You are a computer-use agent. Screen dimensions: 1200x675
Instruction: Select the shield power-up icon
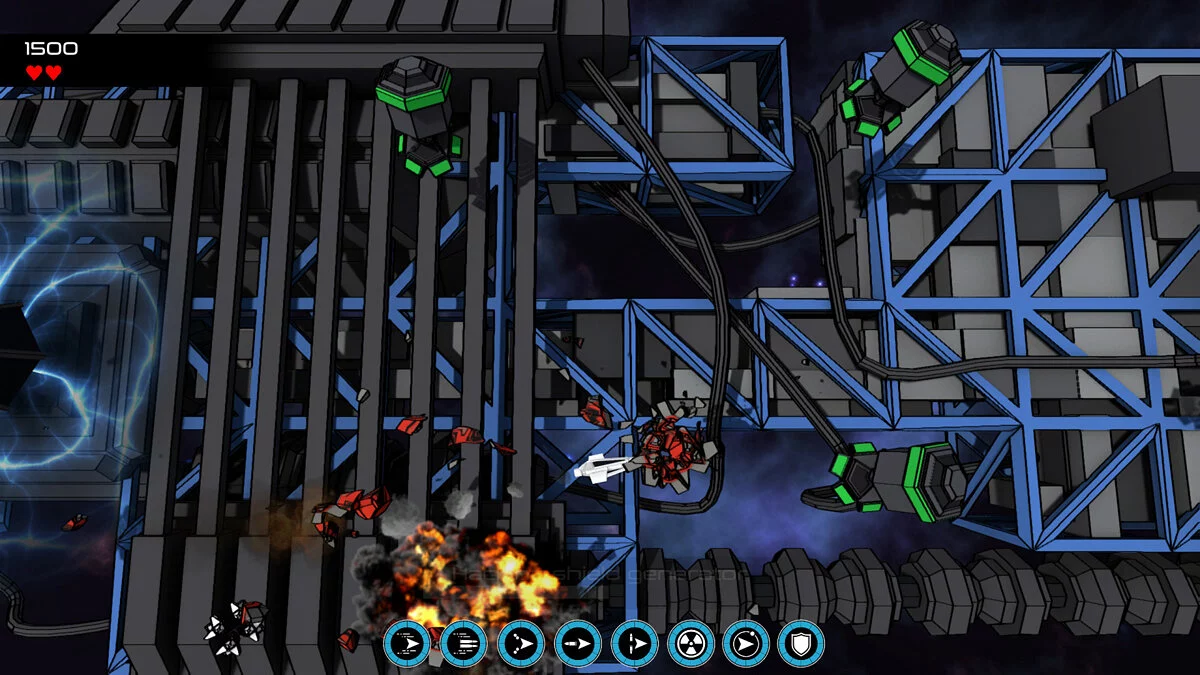tap(800, 644)
